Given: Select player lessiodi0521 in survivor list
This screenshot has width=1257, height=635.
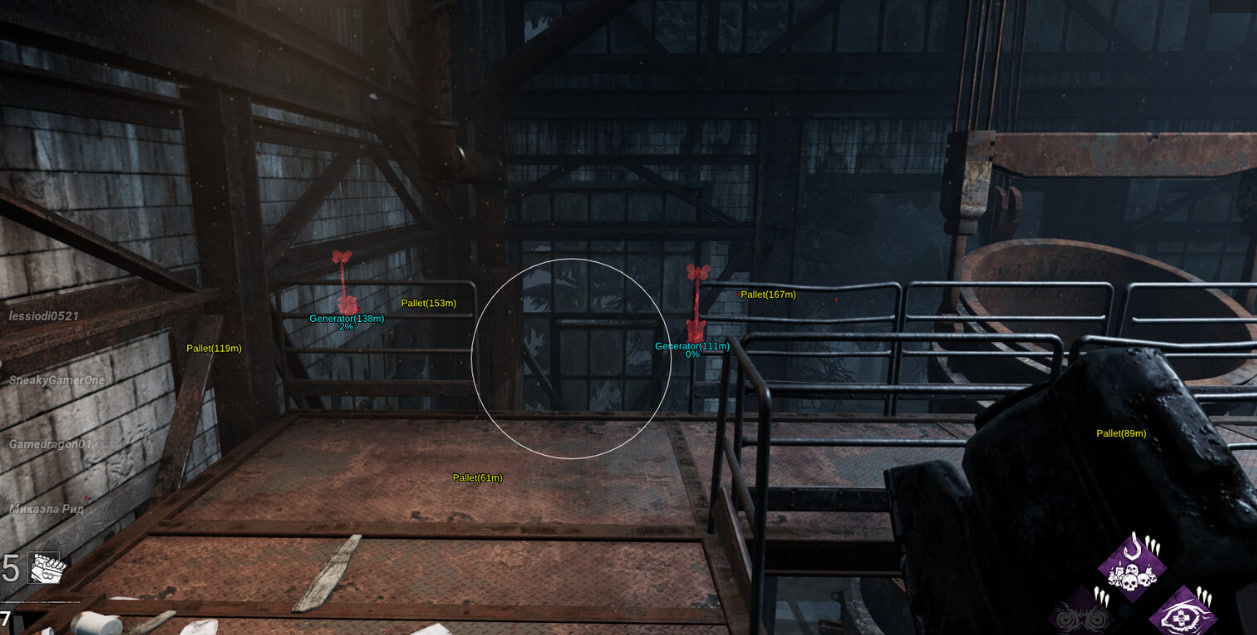Looking at the screenshot, I should click(x=44, y=316).
